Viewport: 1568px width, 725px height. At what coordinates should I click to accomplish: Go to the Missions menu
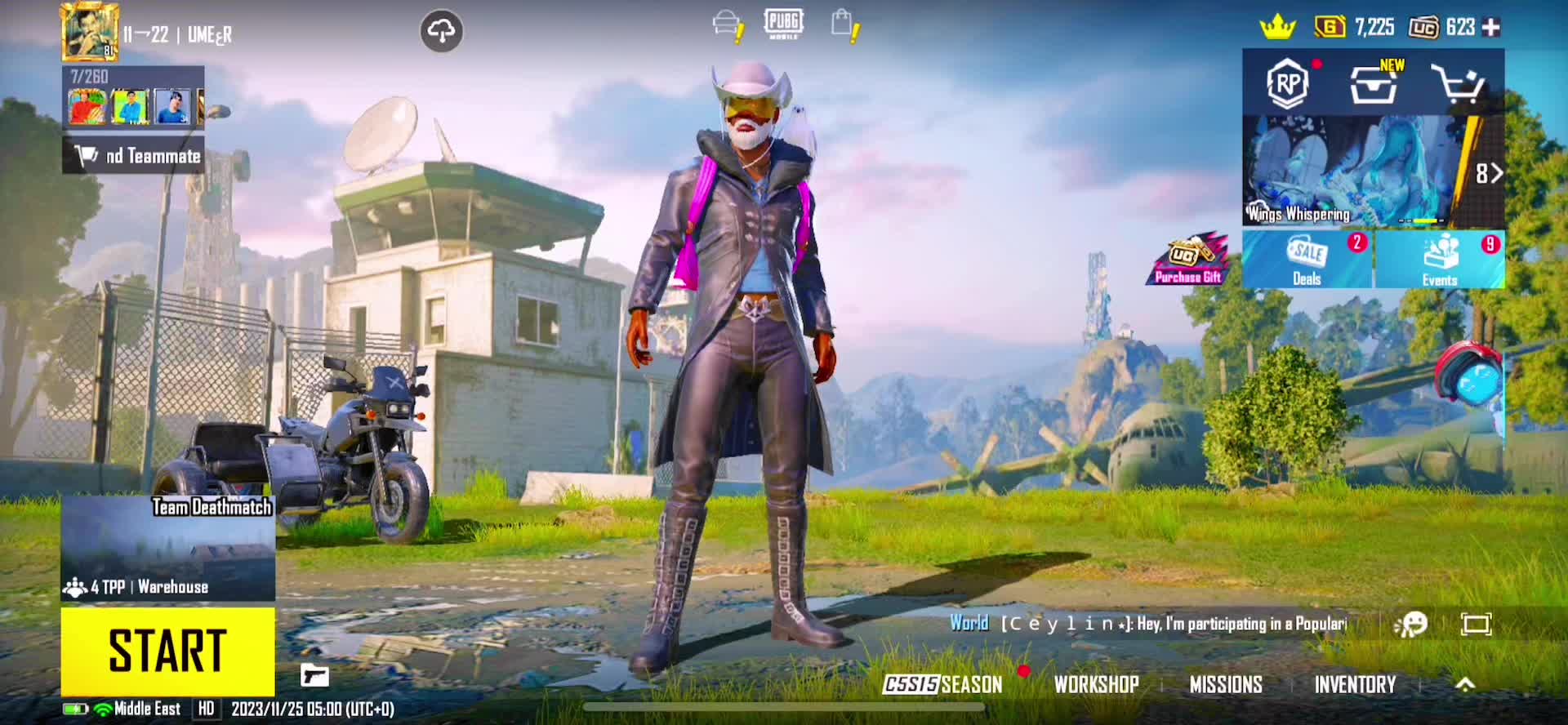coord(1225,684)
